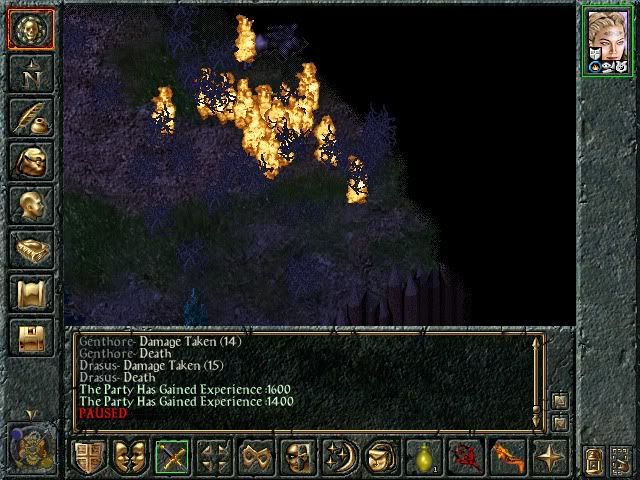Open the mage spellbook

pos(31,249)
